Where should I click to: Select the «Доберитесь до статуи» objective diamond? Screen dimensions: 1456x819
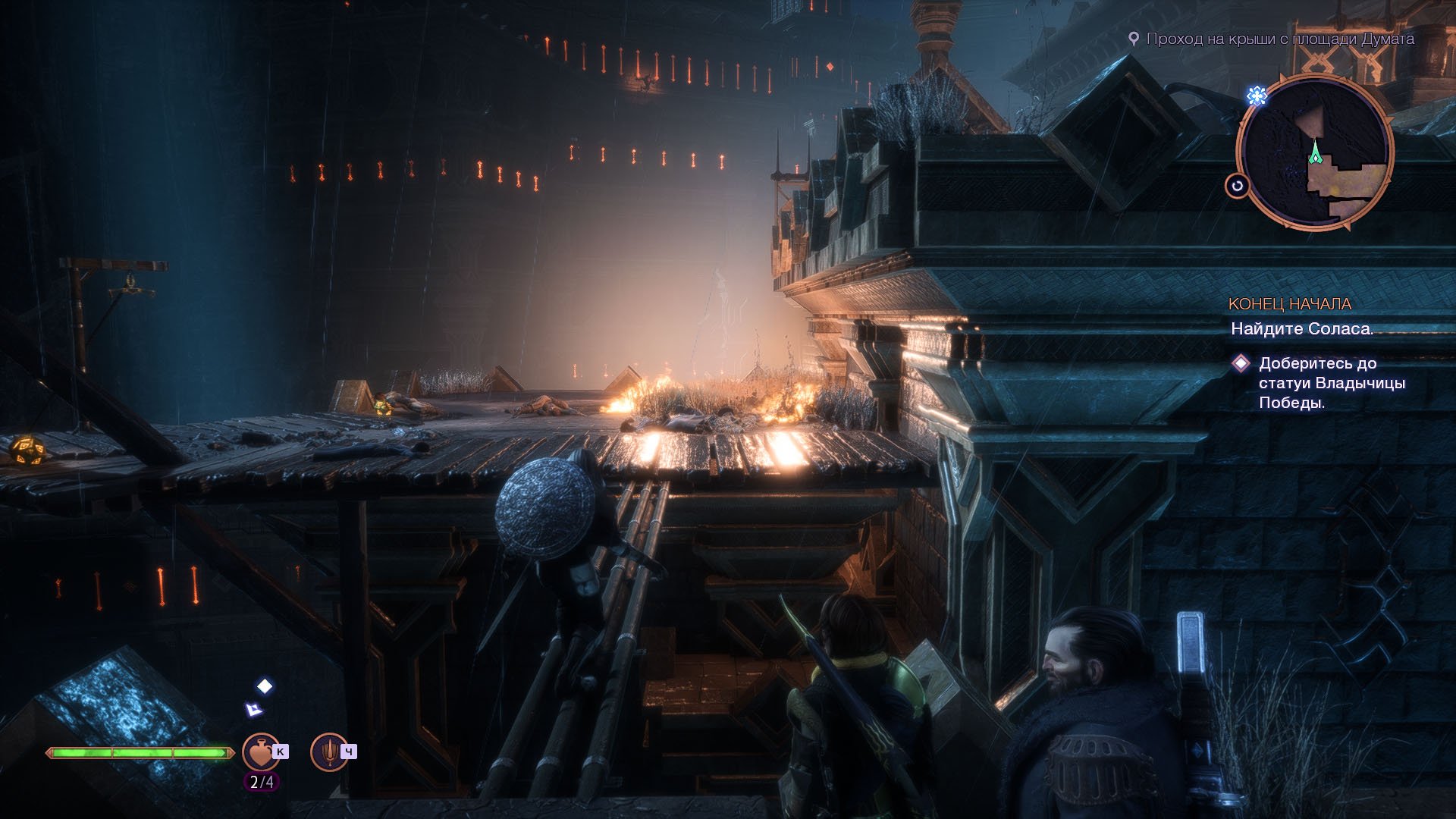[x=1241, y=363]
